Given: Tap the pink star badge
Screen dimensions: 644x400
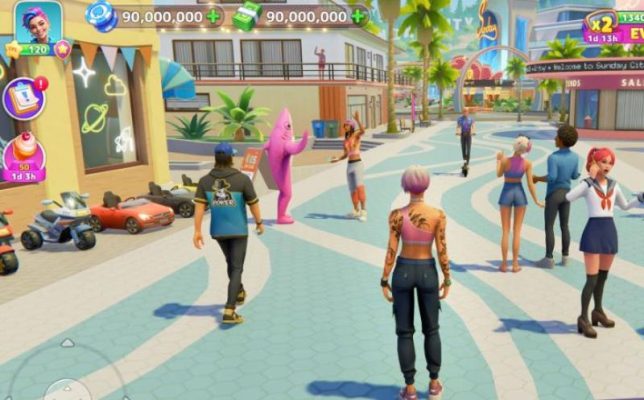Looking at the screenshot, I should [63, 49].
